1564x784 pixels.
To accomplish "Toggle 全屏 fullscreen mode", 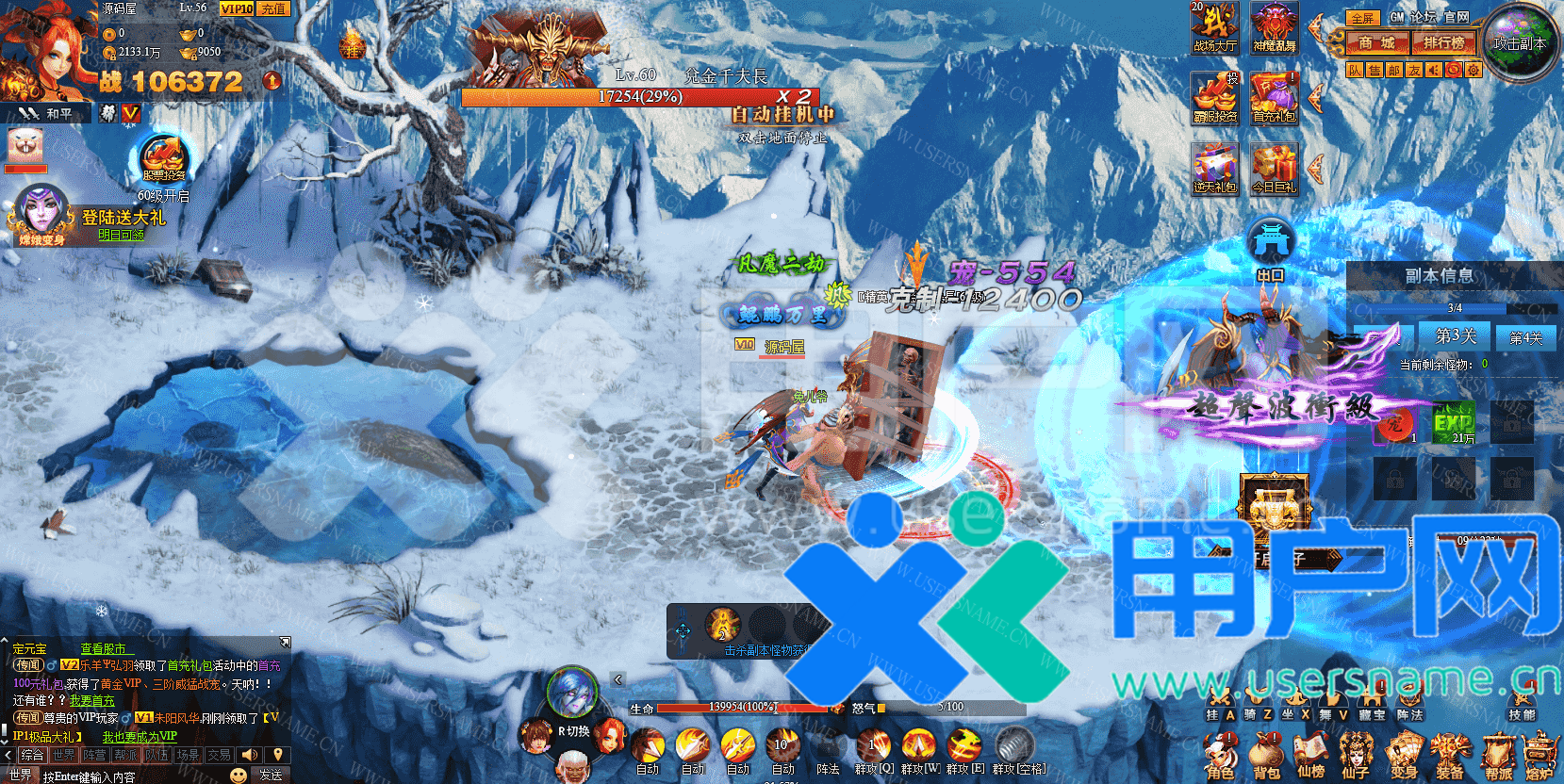I will pos(1362,18).
